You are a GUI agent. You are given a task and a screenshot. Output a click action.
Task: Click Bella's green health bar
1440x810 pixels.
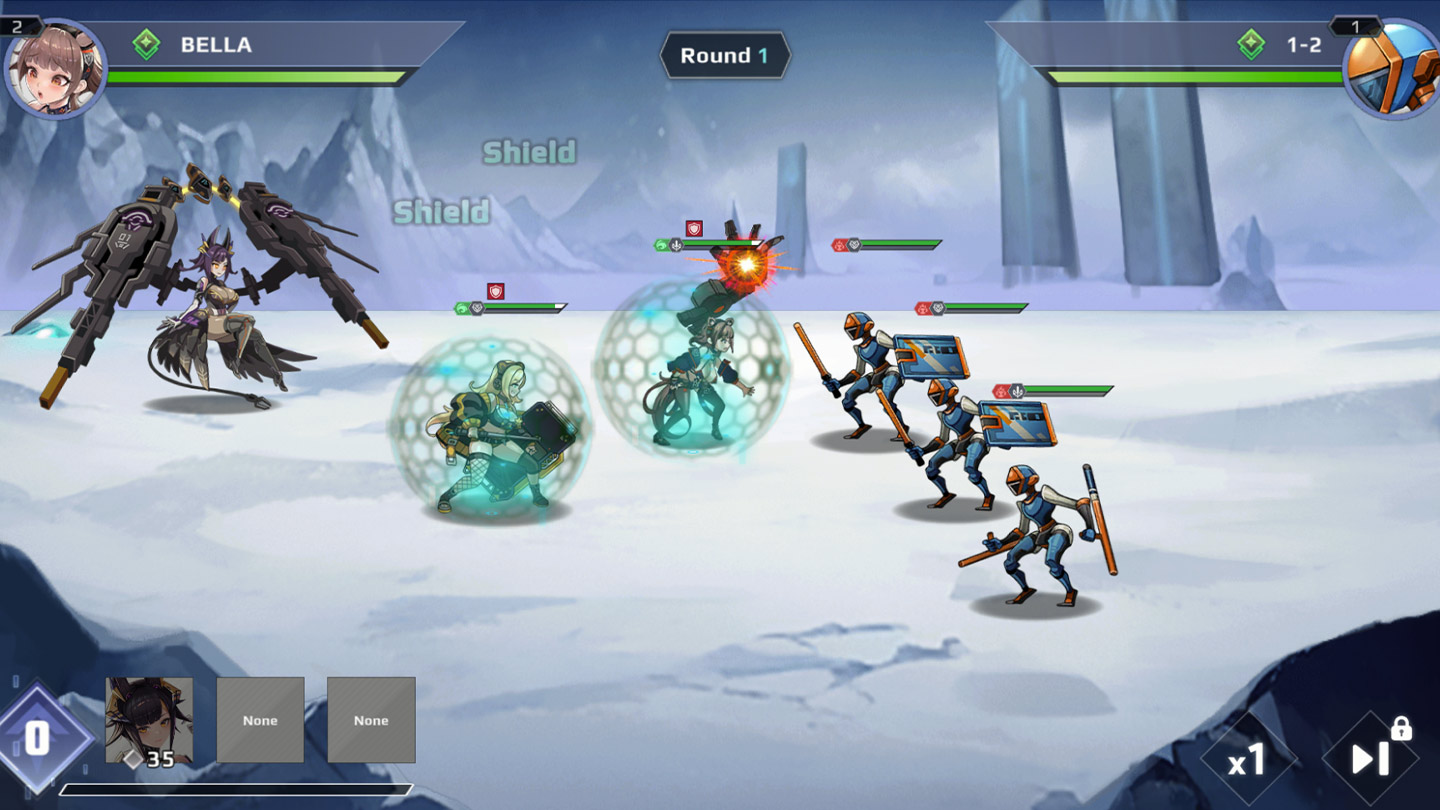pos(250,74)
